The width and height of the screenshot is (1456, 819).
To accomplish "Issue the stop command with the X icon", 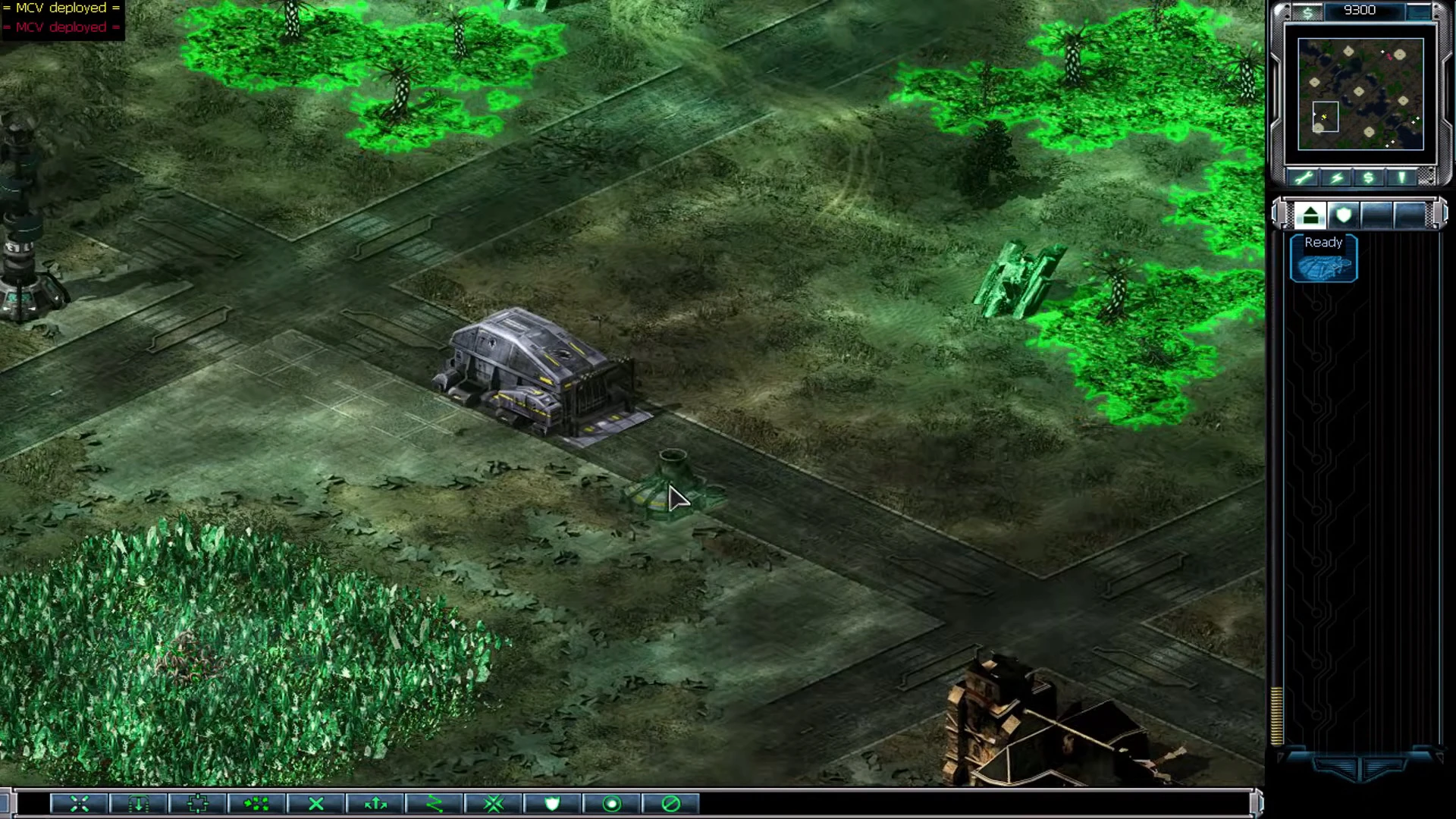I will tap(316, 804).
